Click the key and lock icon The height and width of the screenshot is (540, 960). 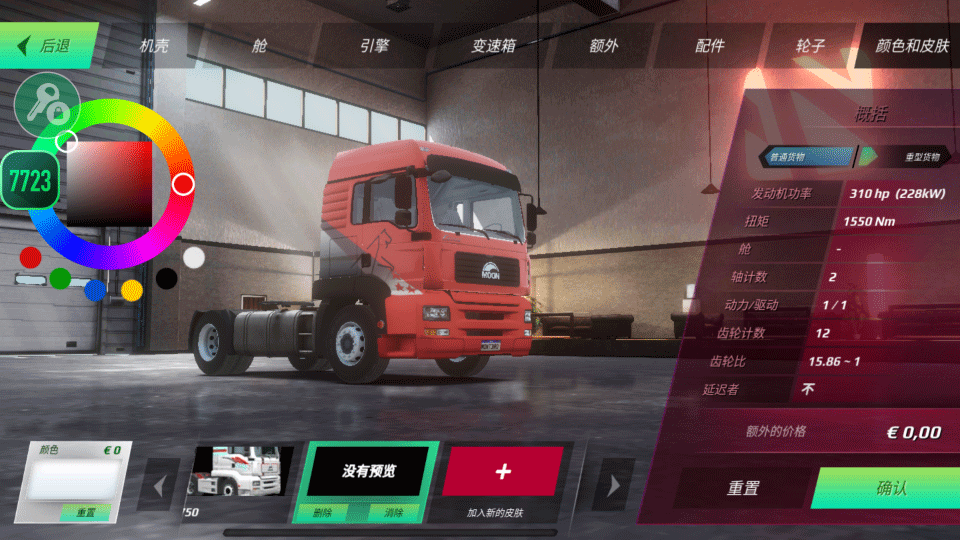pyautogui.click(x=47, y=106)
